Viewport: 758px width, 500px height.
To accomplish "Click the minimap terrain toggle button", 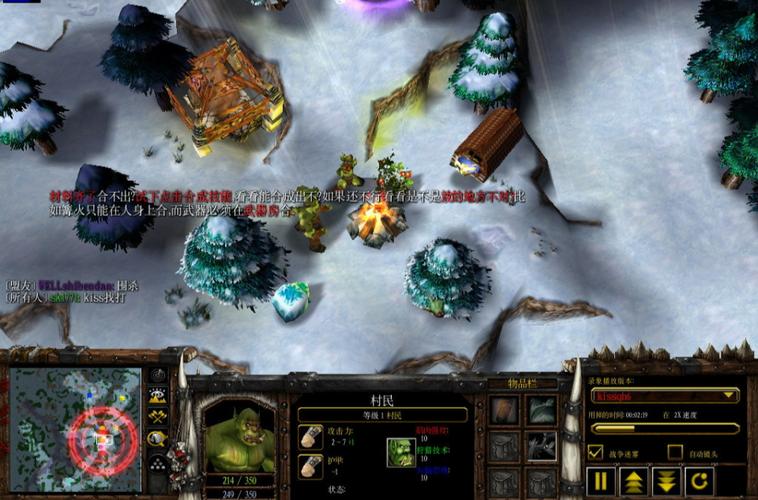I will [x=158, y=396].
